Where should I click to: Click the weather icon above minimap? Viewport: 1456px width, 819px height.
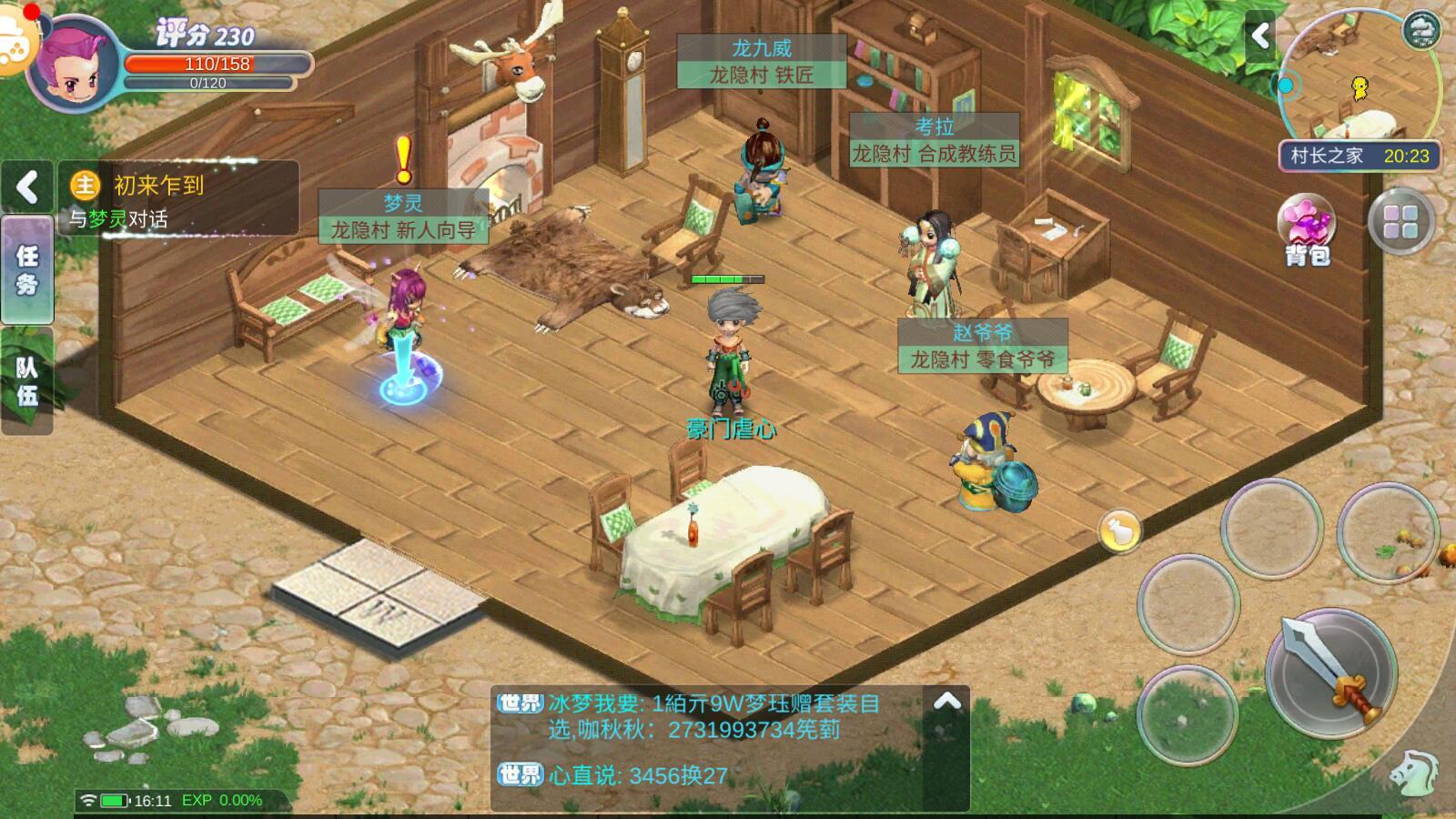pyautogui.click(x=1421, y=30)
